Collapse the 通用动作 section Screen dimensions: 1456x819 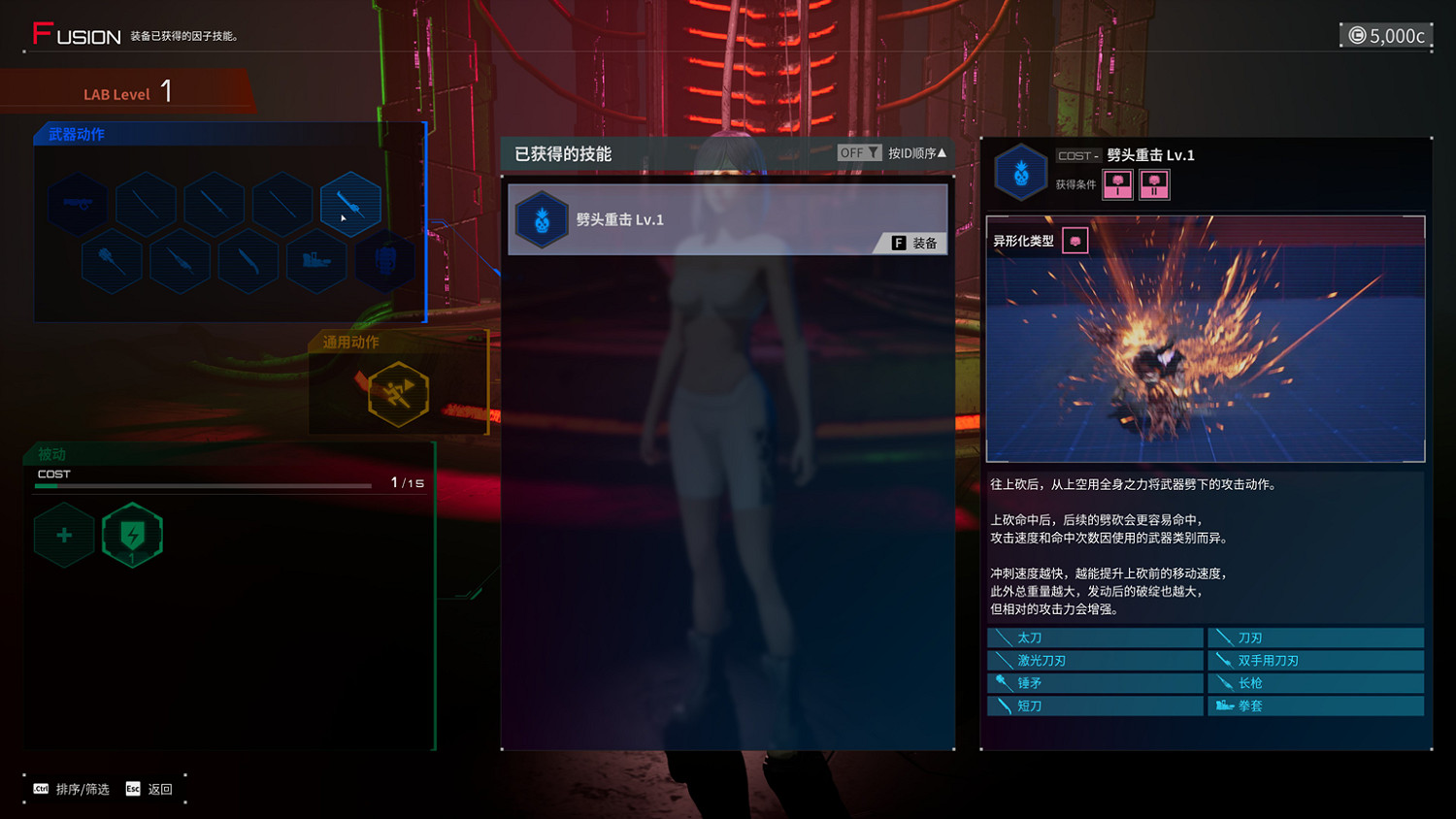point(351,340)
